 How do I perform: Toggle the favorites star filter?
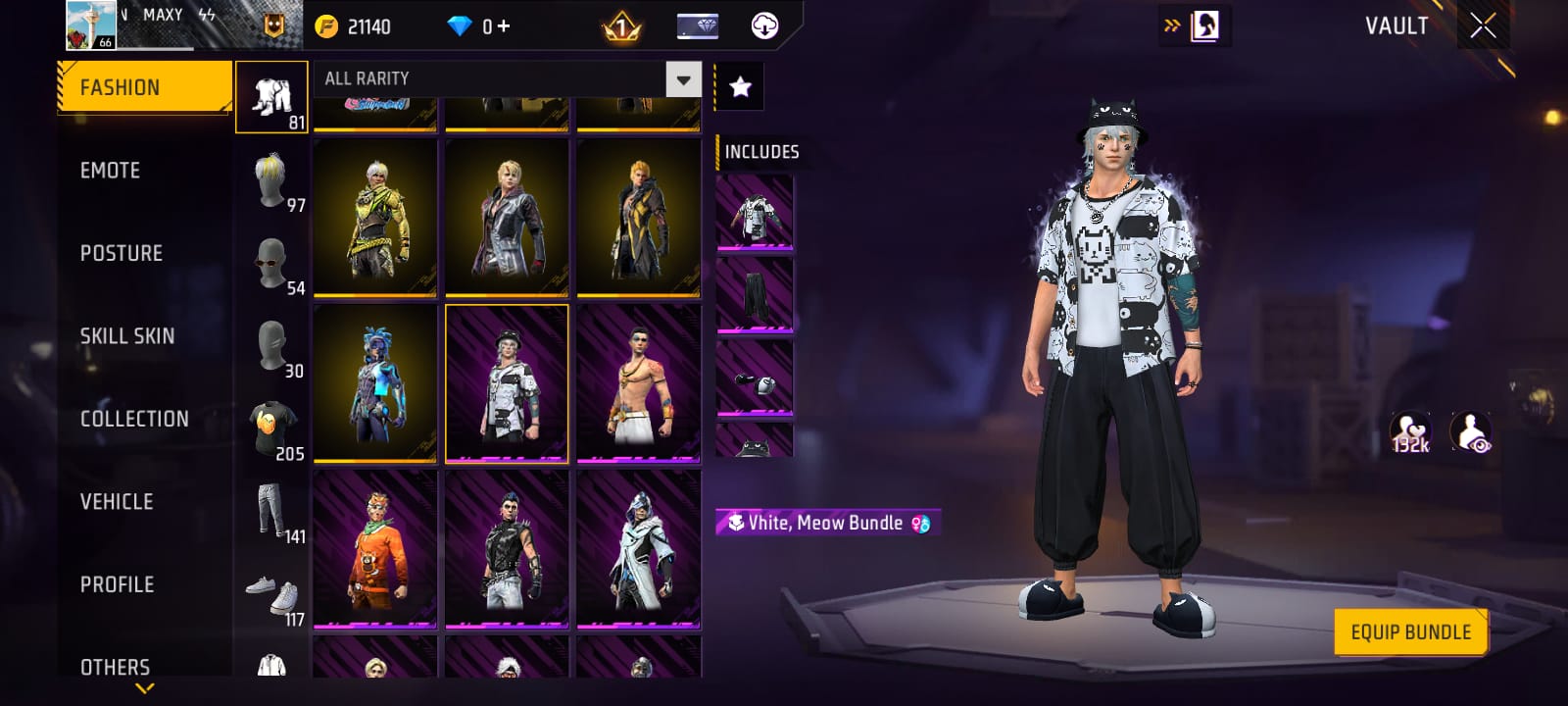click(x=738, y=85)
